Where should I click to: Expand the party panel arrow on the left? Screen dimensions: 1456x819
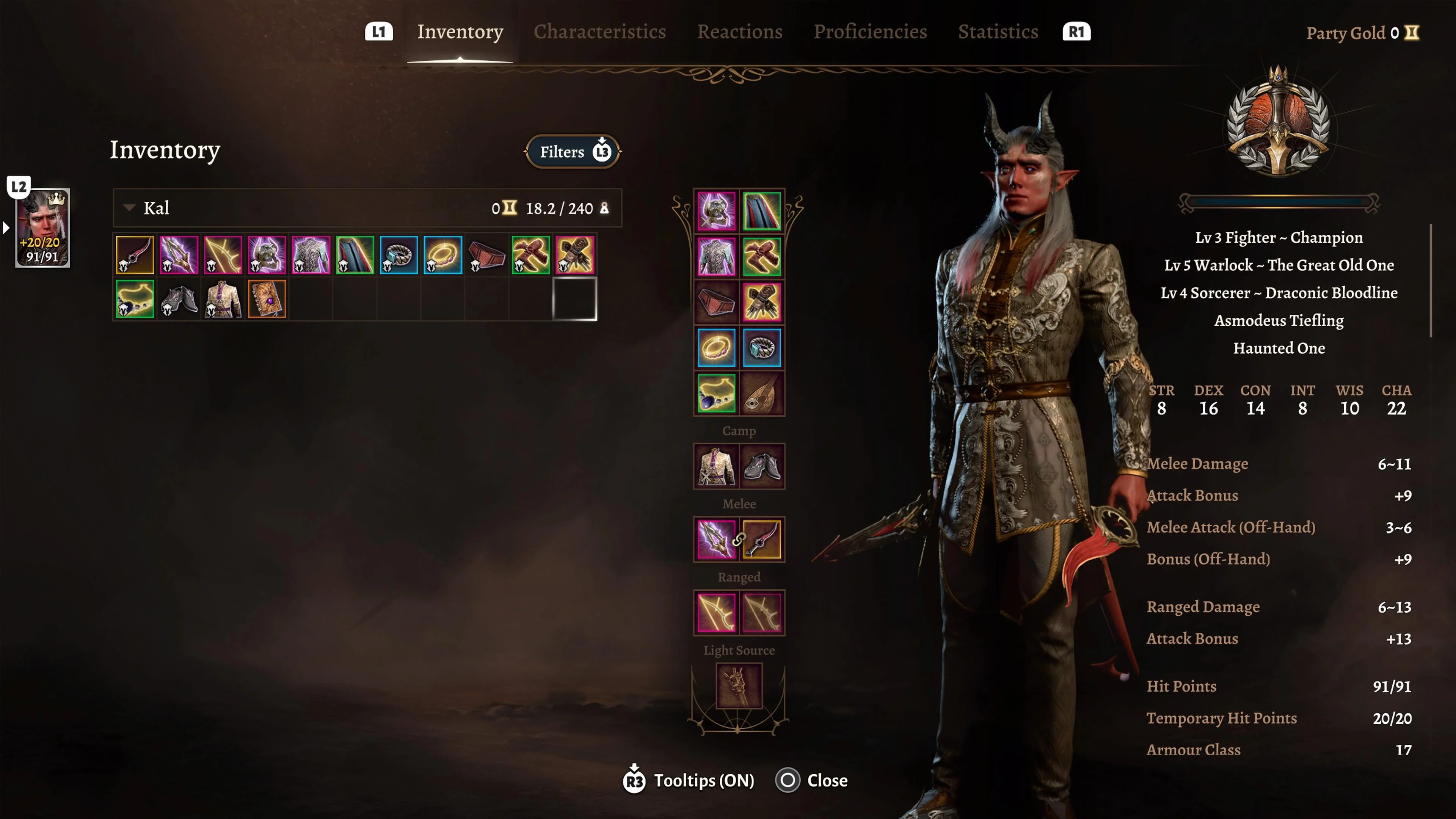coord(6,228)
